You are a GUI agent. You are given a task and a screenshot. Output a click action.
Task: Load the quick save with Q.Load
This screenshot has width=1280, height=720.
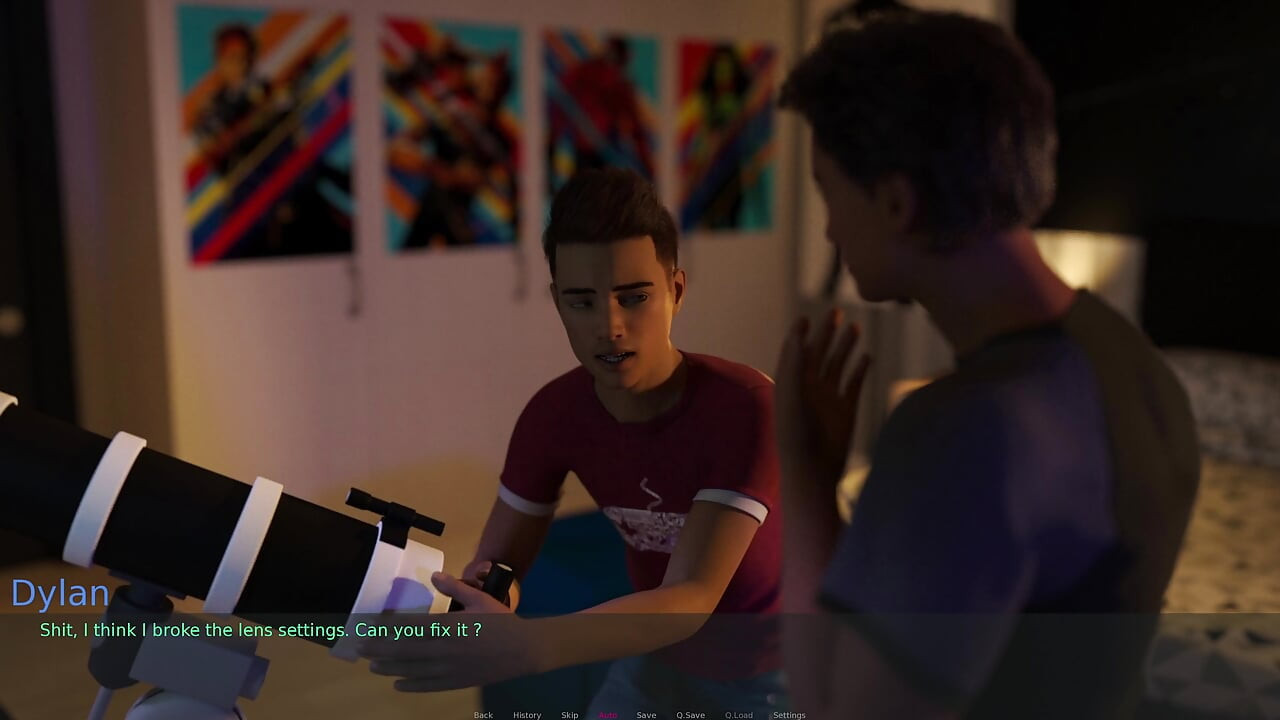coord(738,715)
